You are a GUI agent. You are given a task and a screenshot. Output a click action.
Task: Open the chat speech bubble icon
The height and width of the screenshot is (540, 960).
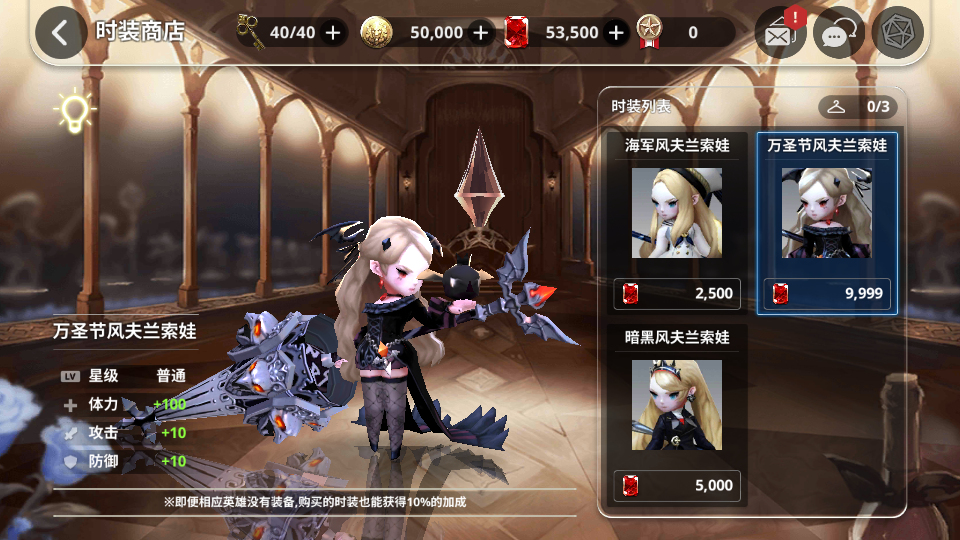[x=838, y=34]
